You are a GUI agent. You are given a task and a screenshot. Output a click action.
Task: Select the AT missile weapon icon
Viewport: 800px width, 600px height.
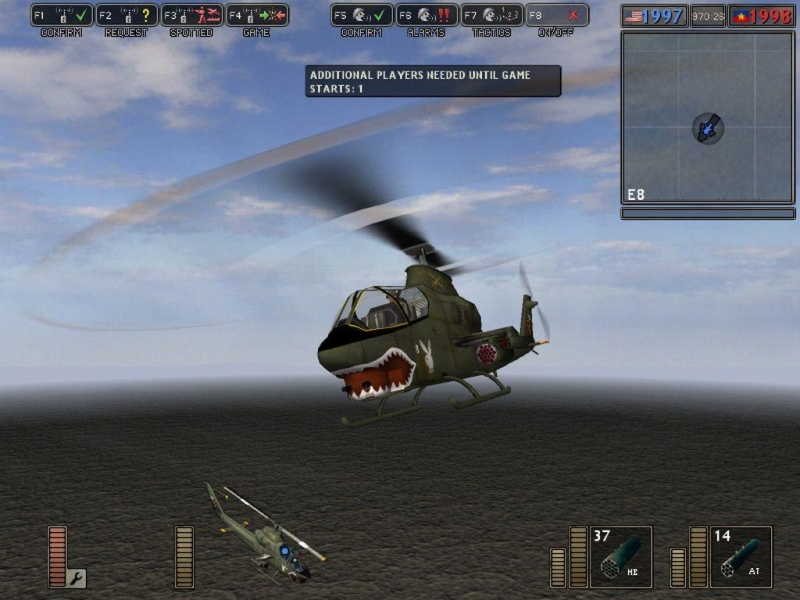pos(741,557)
